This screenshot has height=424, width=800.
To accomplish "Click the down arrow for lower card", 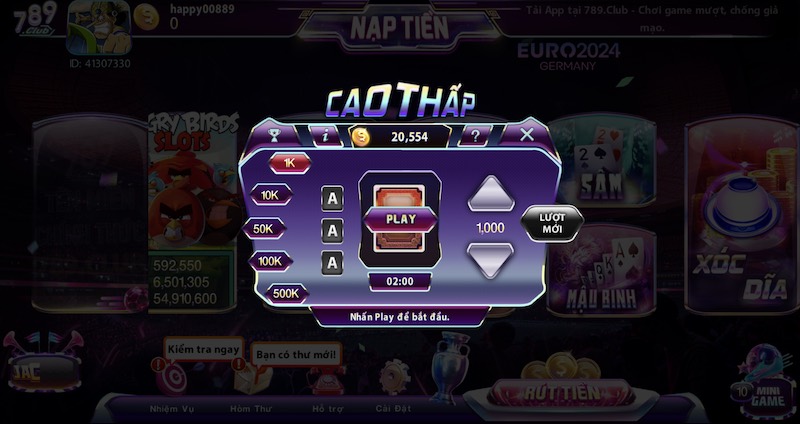I will 490,260.
